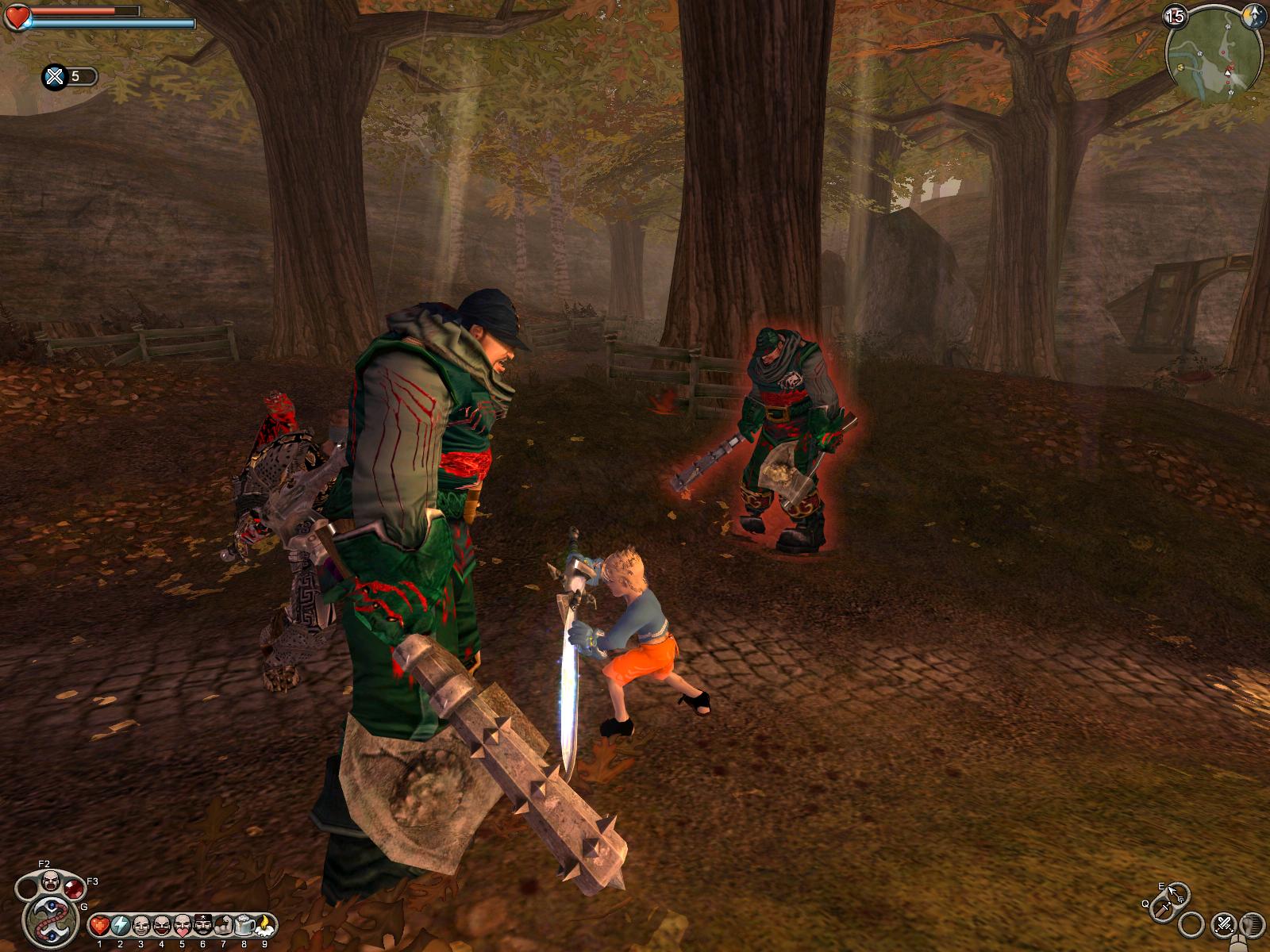The image size is (1270, 952).
Task: Trigger the shouting bald head expression
Action: 49,880
